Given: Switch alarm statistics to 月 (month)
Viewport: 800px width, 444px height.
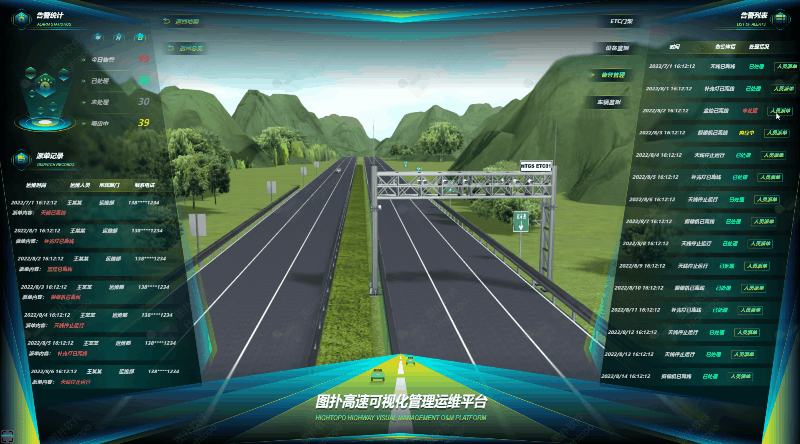Looking at the screenshot, I should pyautogui.click(x=119, y=37).
